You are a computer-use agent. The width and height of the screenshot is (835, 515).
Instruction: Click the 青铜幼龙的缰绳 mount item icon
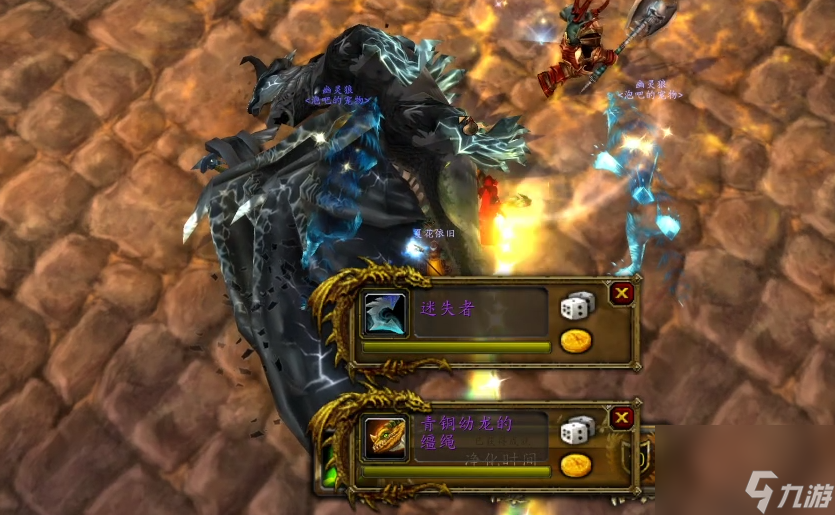(385, 438)
